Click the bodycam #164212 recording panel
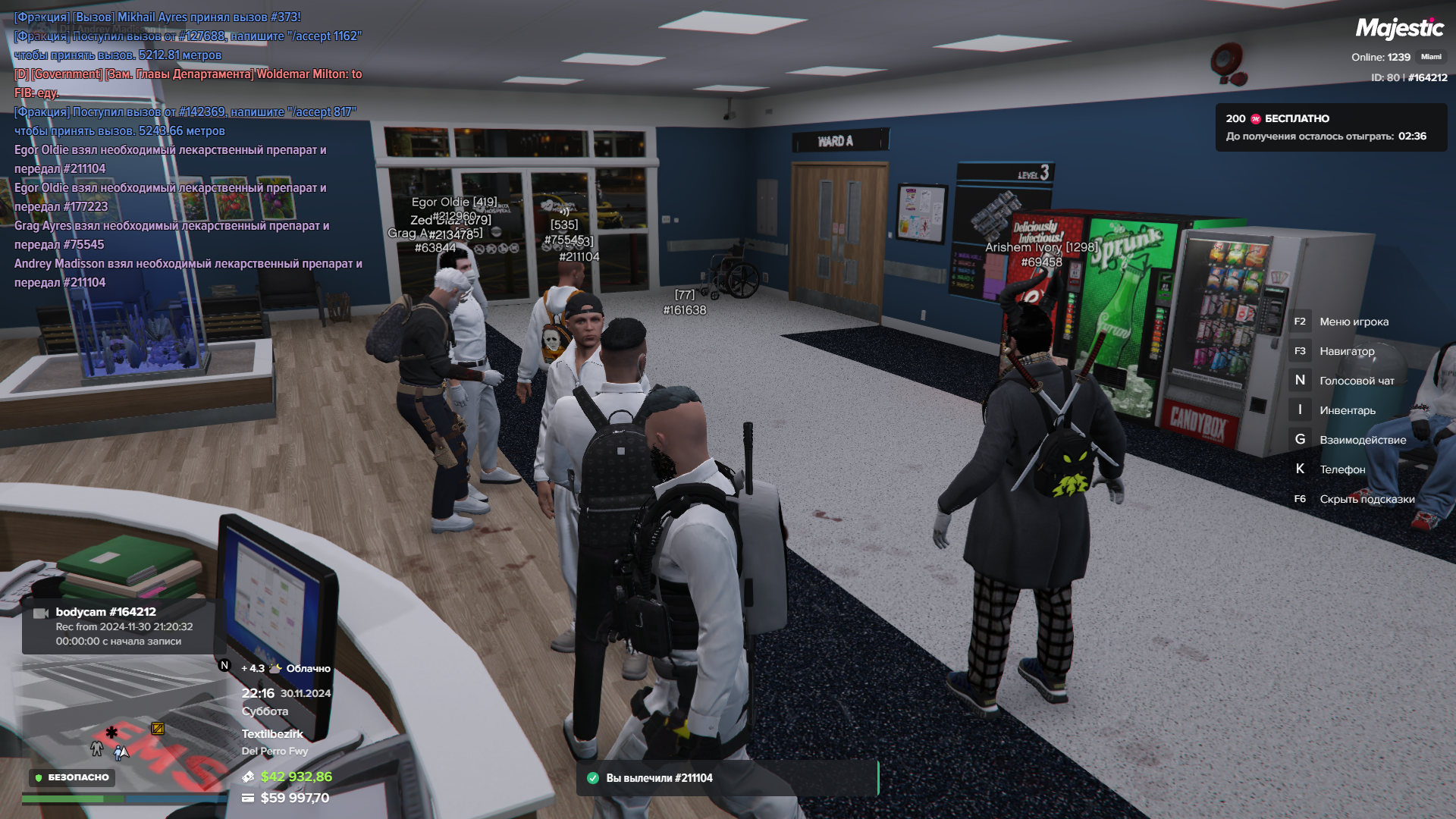The height and width of the screenshot is (819, 1456). (119, 626)
